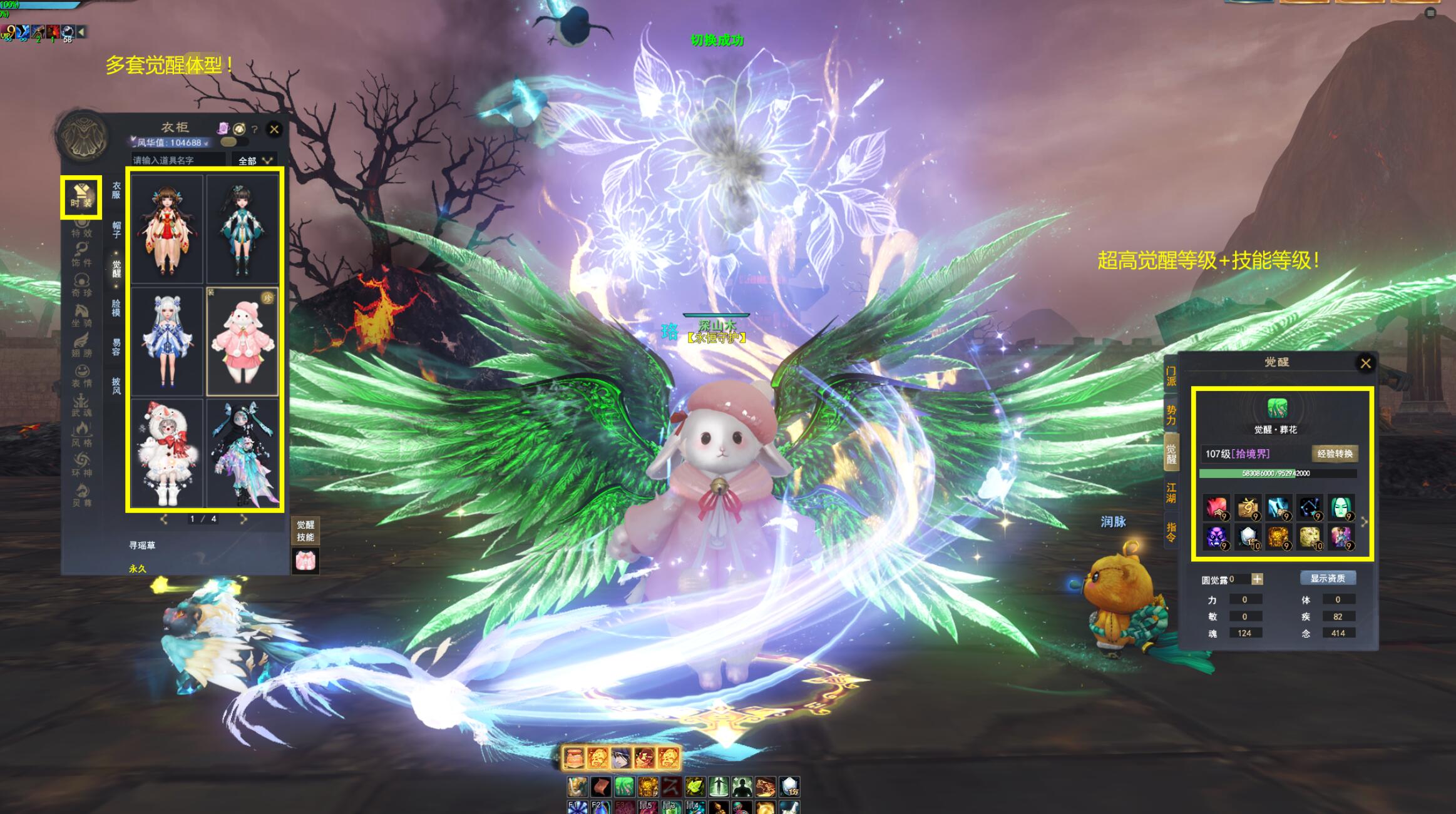Open the 门派 sect tab

click(x=1171, y=376)
